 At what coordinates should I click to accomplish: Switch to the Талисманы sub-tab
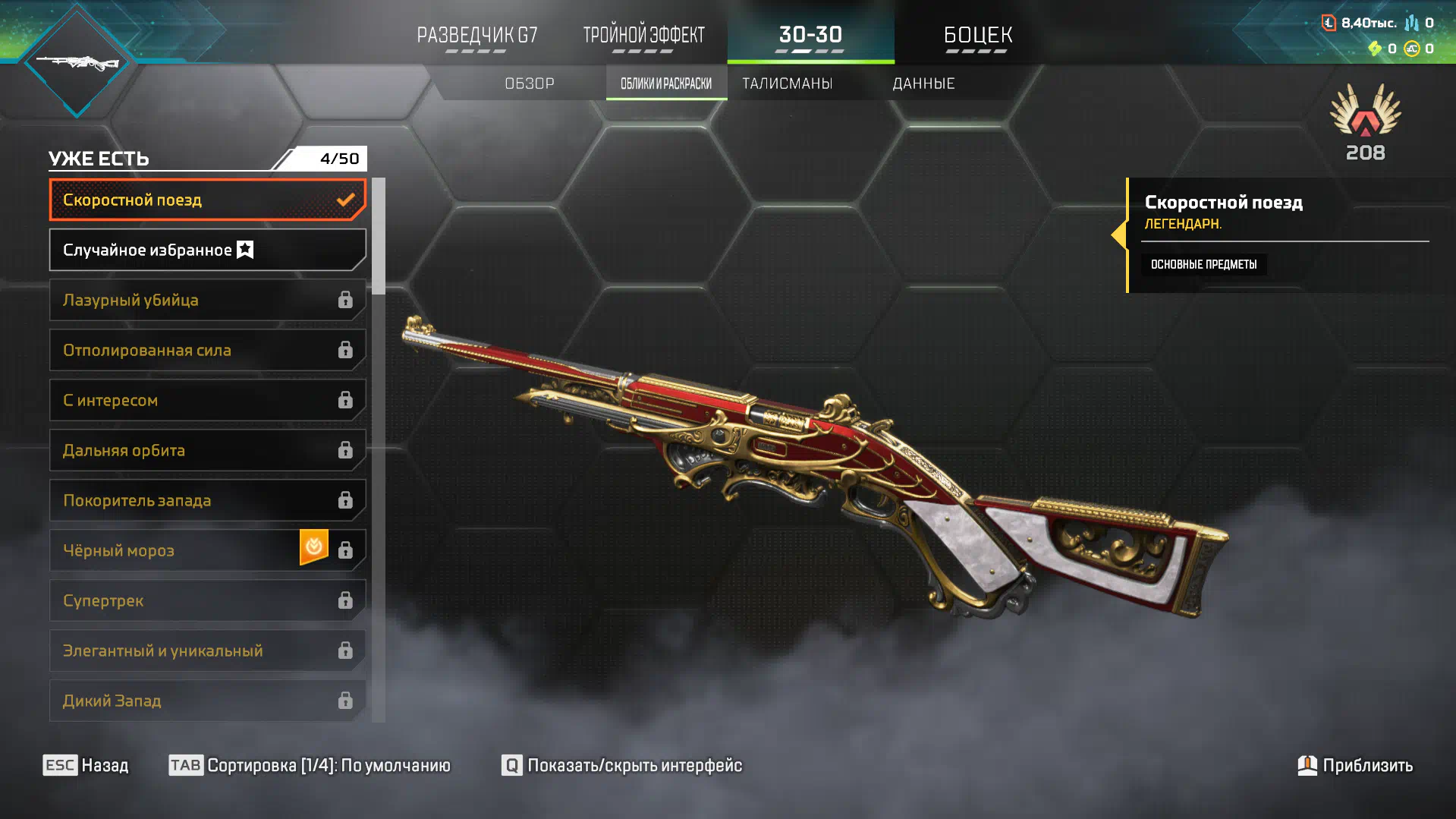(787, 83)
